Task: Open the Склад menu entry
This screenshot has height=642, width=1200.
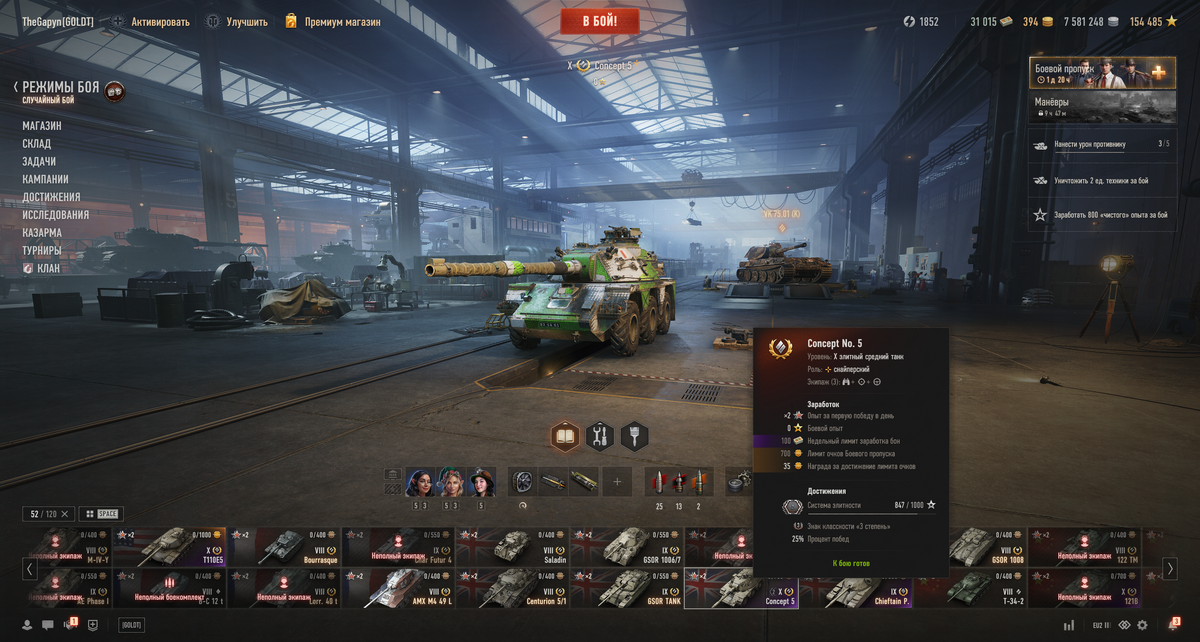Action: tap(37, 144)
